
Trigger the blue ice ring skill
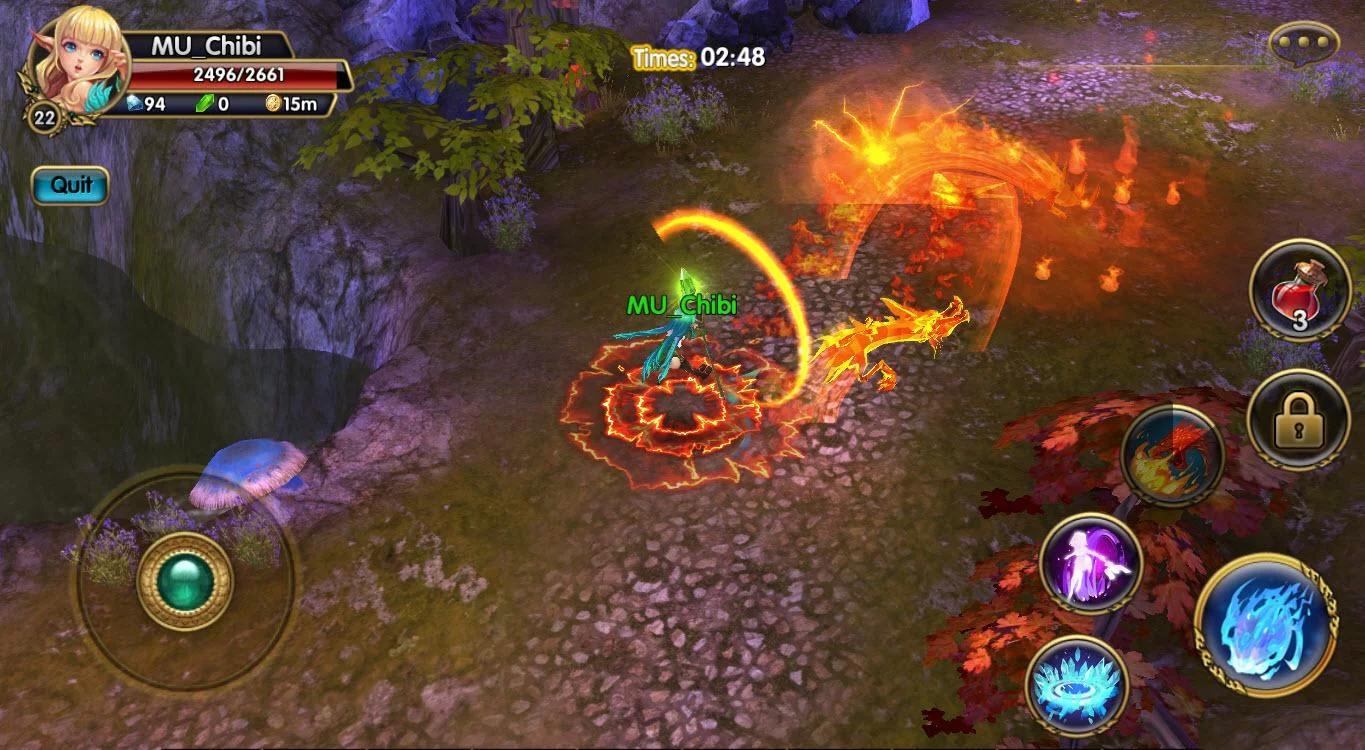1076,684
